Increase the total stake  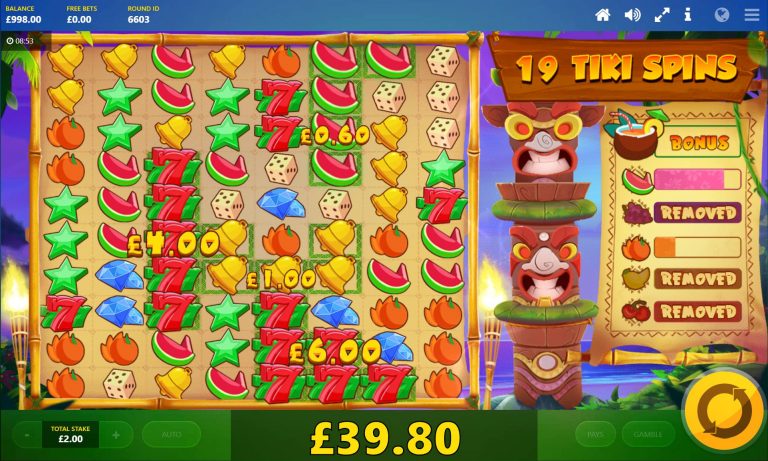tap(116, 435)
